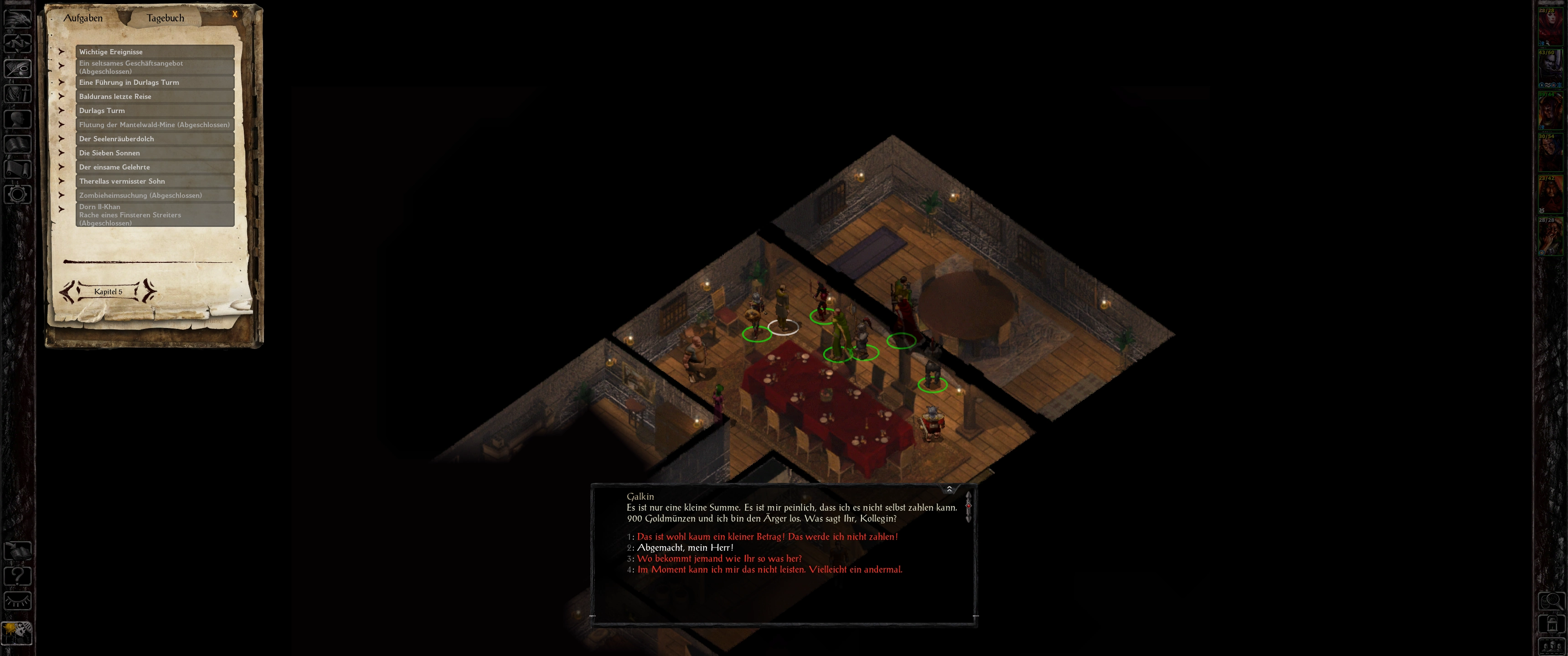The width and height of the screenshot is (1568, 656).
Task: Open the compass map button in sidebar
Action: pyautogui.click(x=18, y=43)
